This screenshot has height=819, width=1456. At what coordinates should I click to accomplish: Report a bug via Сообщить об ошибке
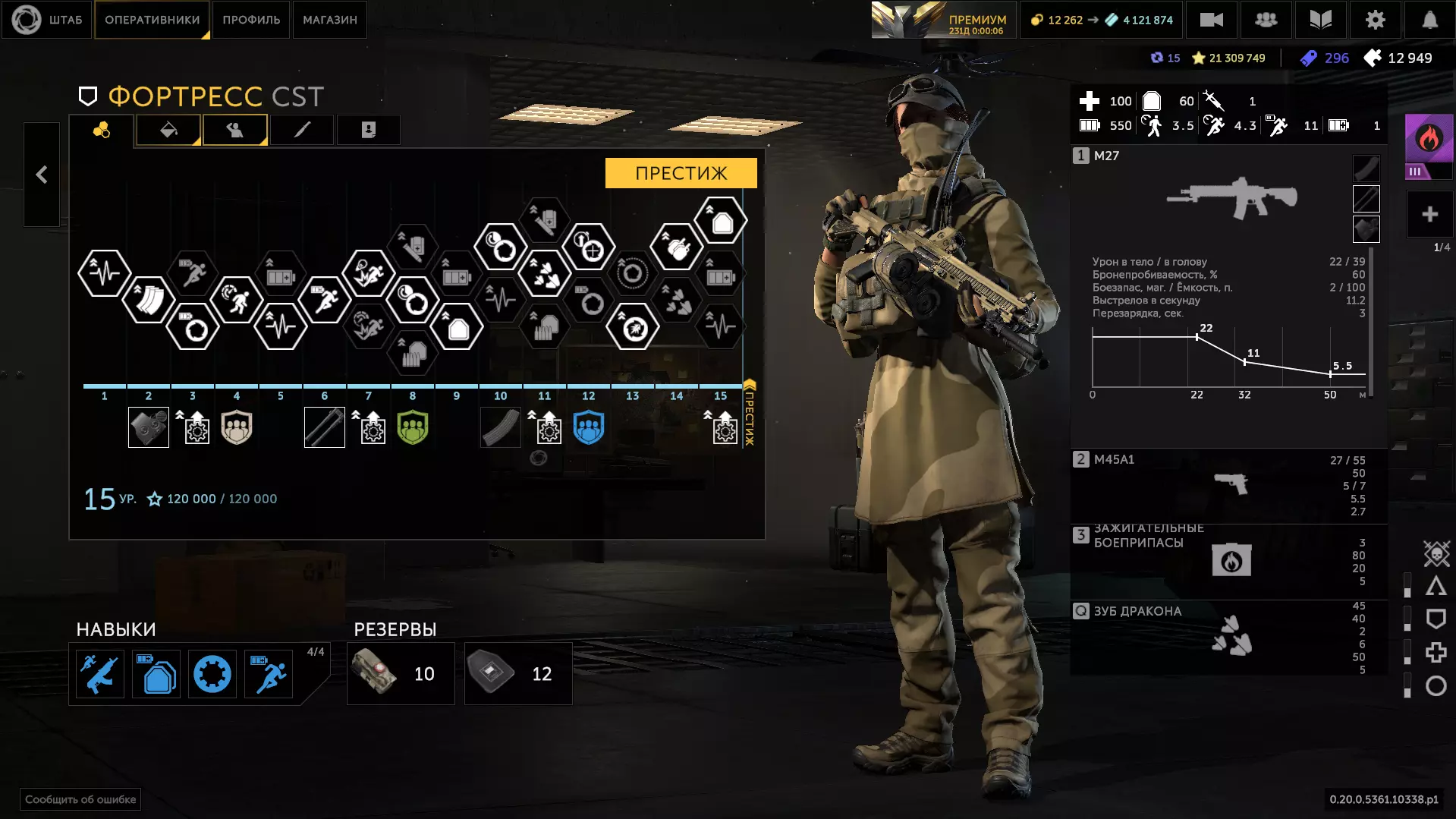point(80,799)
